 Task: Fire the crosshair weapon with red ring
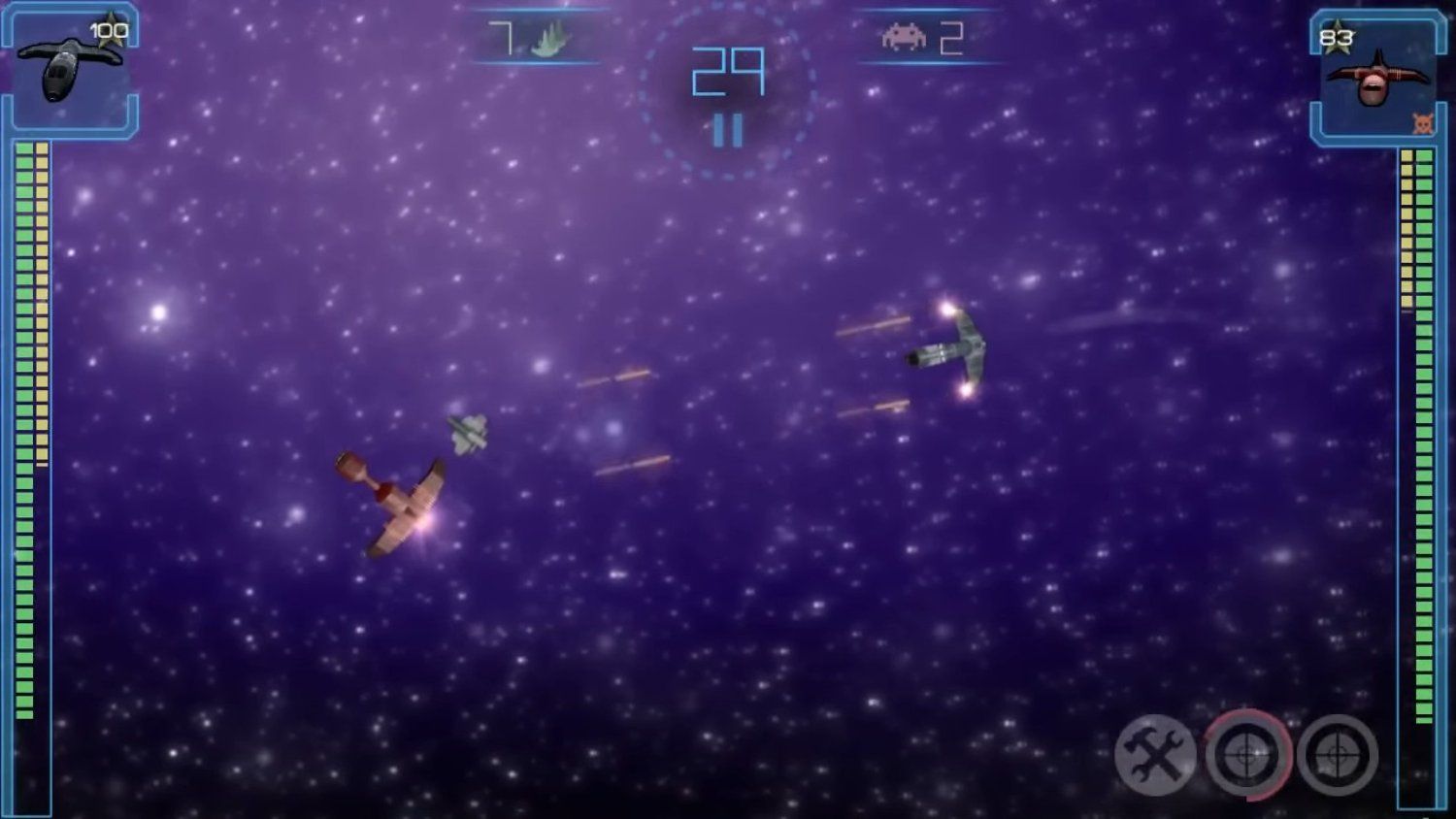point(1247,755)
